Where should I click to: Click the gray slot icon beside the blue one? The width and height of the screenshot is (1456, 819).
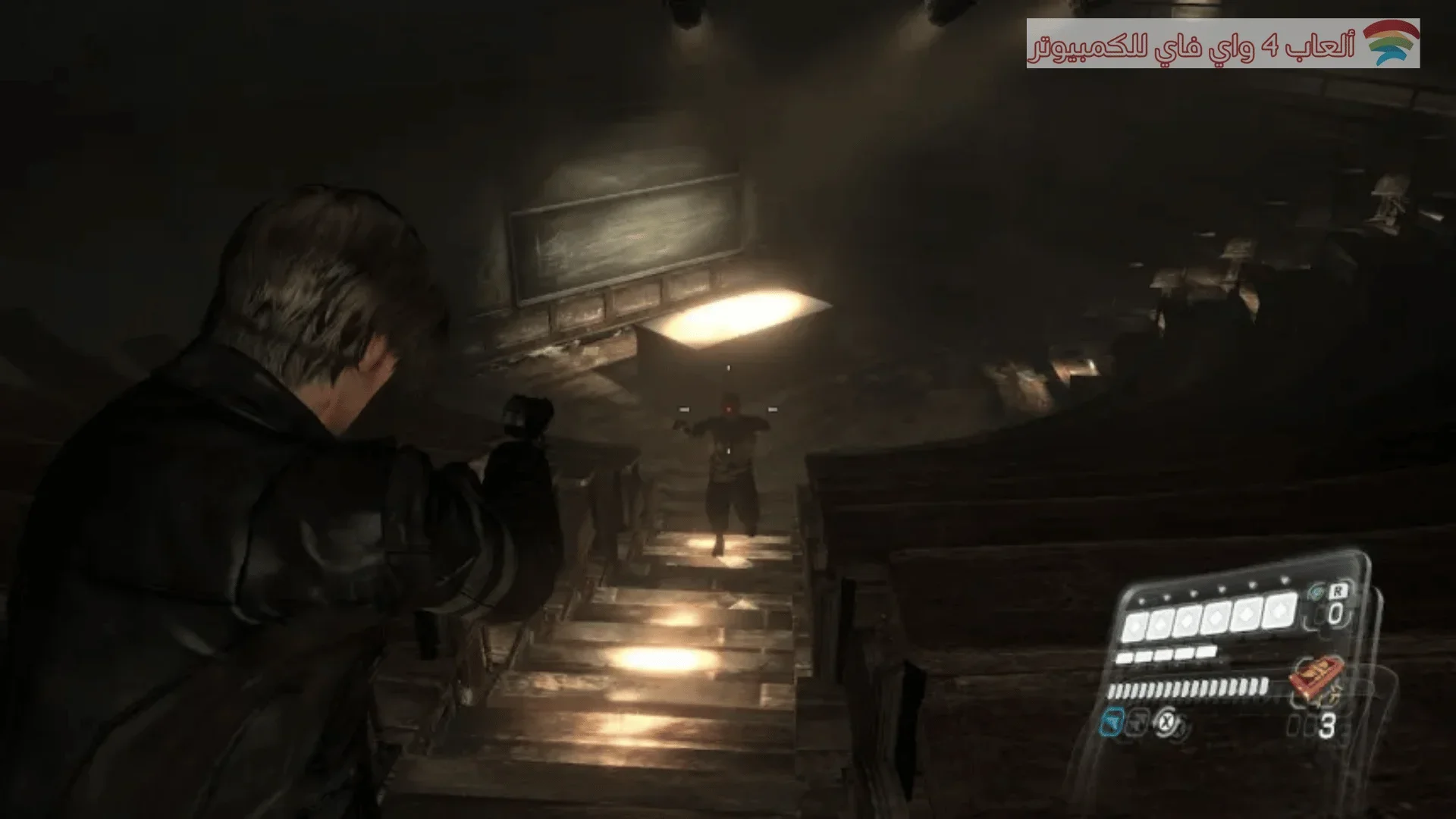tap(1137, 723)
